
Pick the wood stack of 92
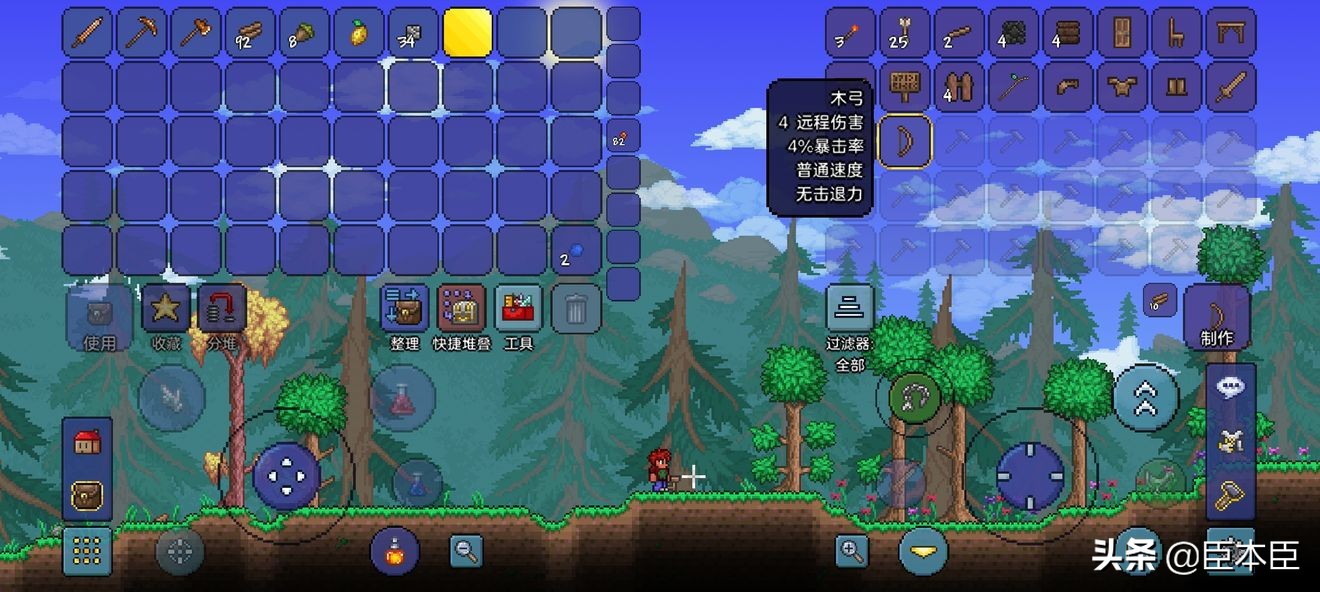250,32
